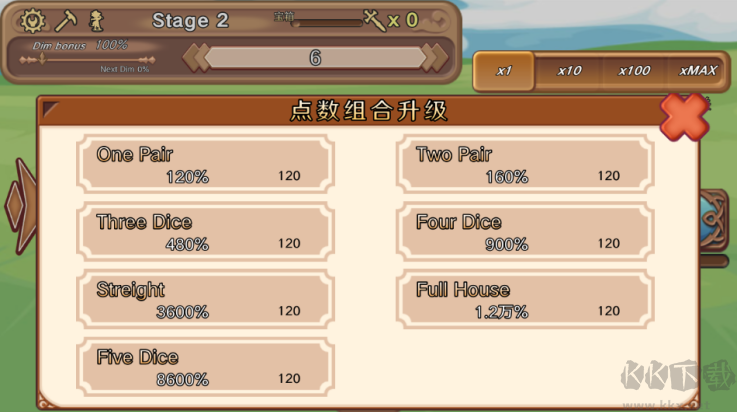
Task: Select the x1 upgrade multiplier
Action: click(504, 71)
